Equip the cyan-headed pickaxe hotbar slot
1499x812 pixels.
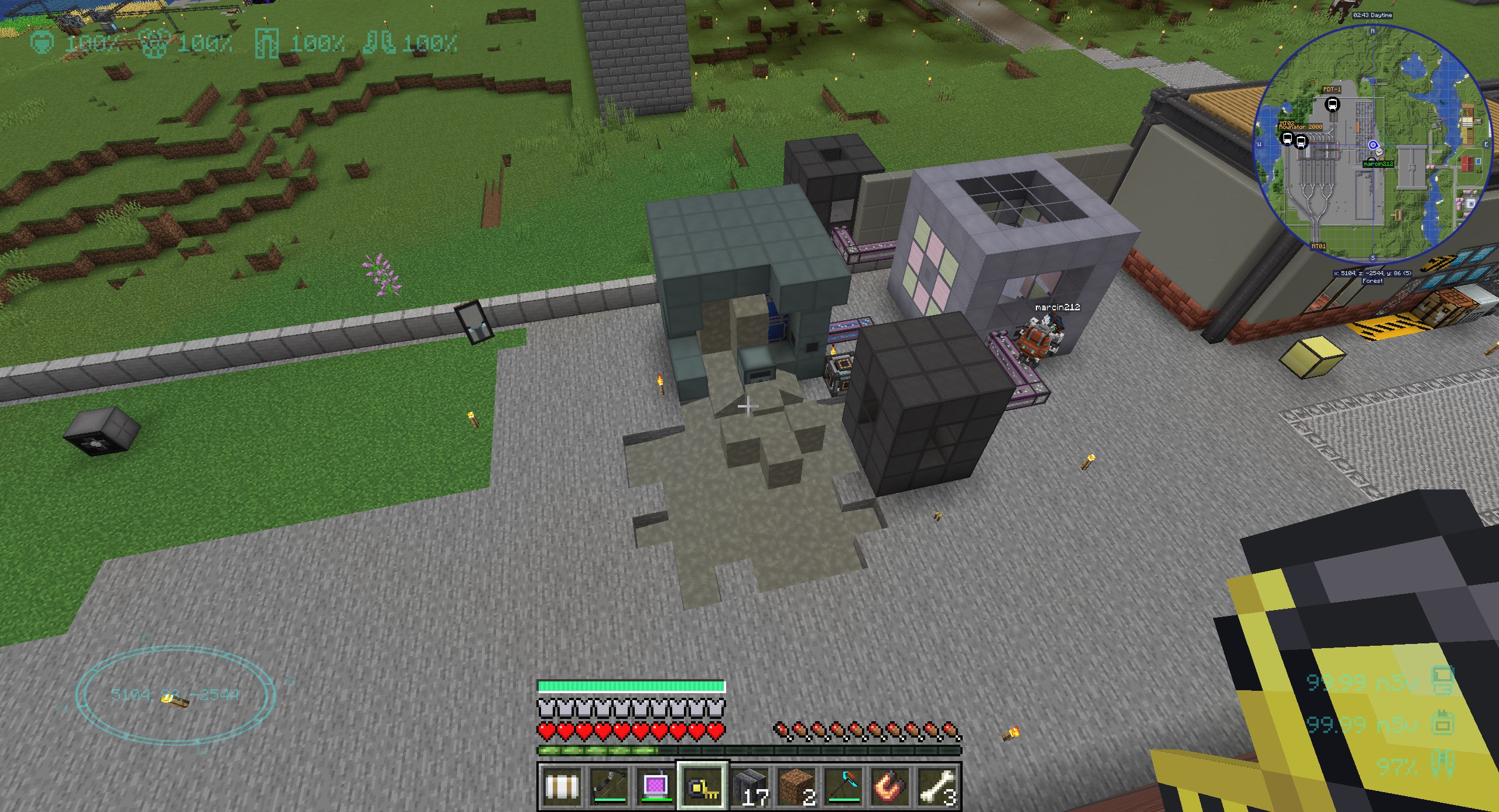point(843,786)
